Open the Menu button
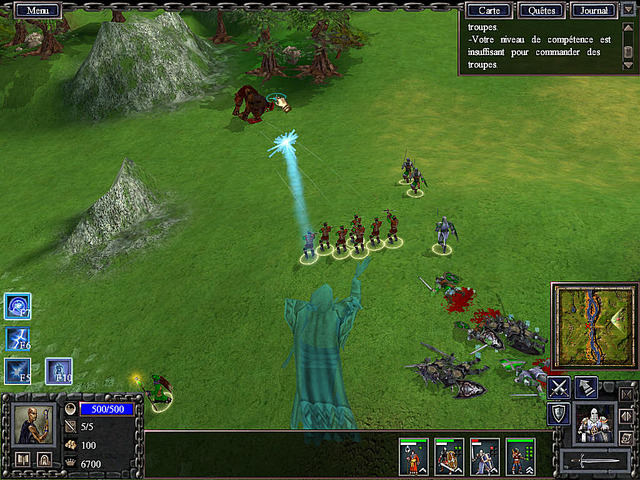Viewport: 640px width, 480px height. click(x=38, y=10)
